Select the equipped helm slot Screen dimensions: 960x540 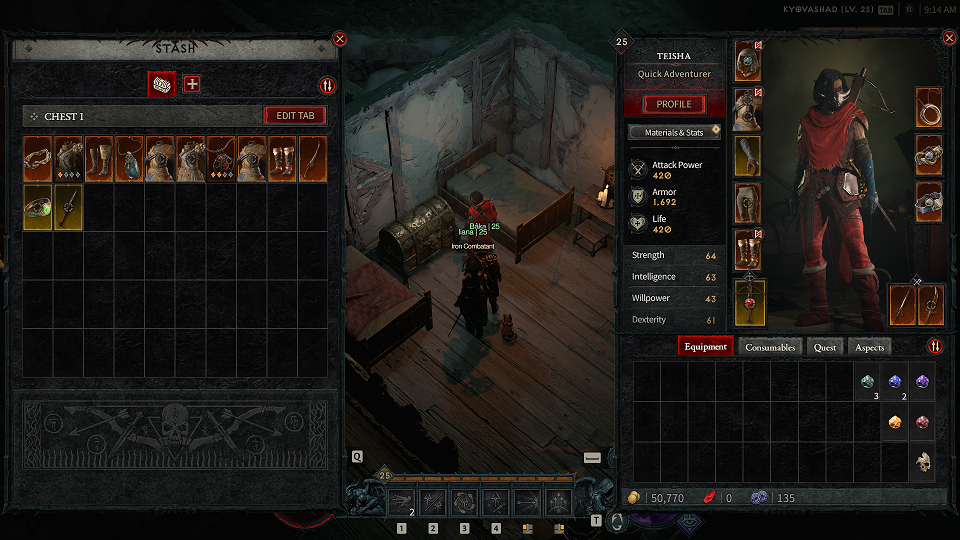pyautogui.click(x=747, y=61)
